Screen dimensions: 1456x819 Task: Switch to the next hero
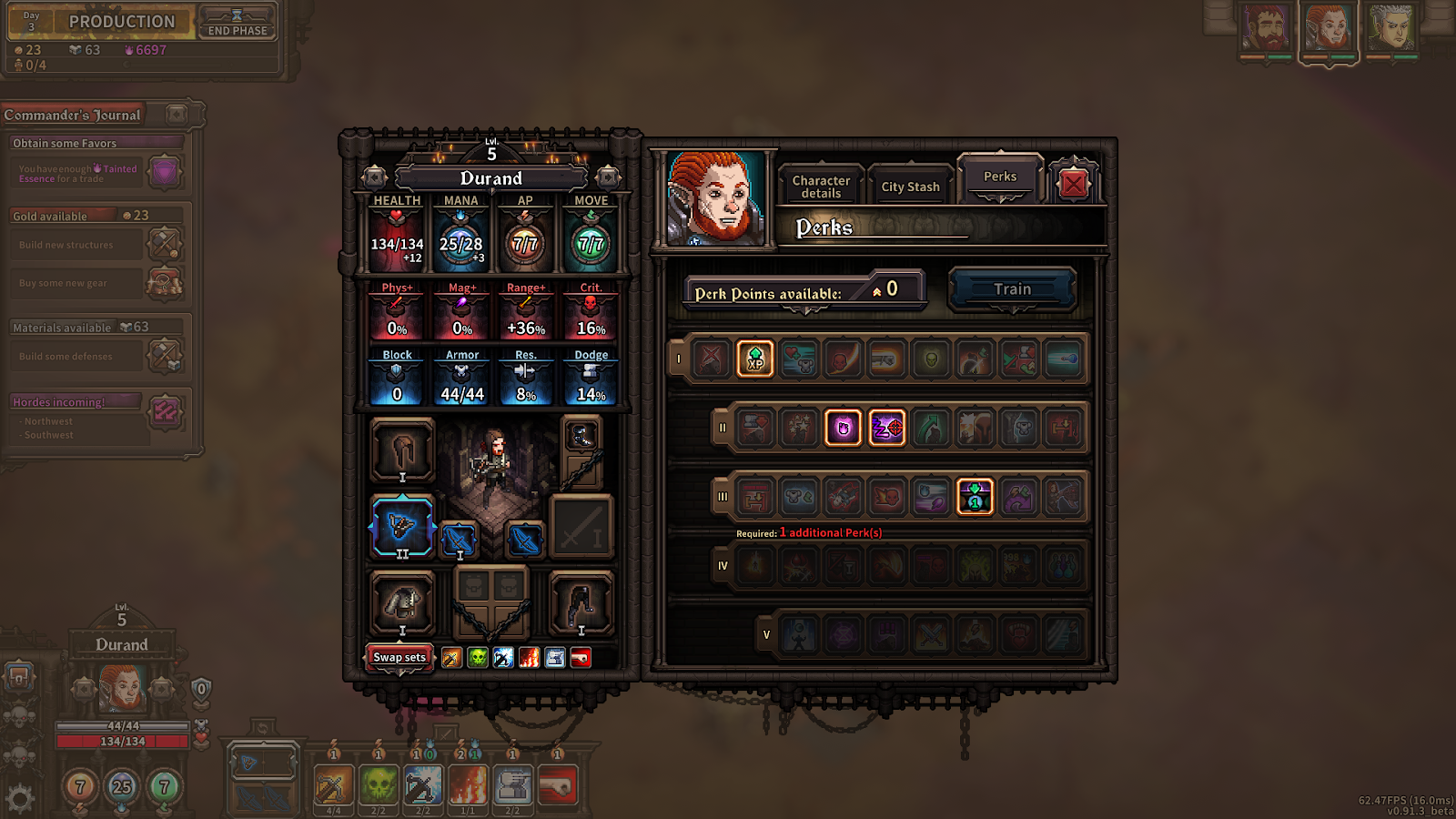point(608,177)
